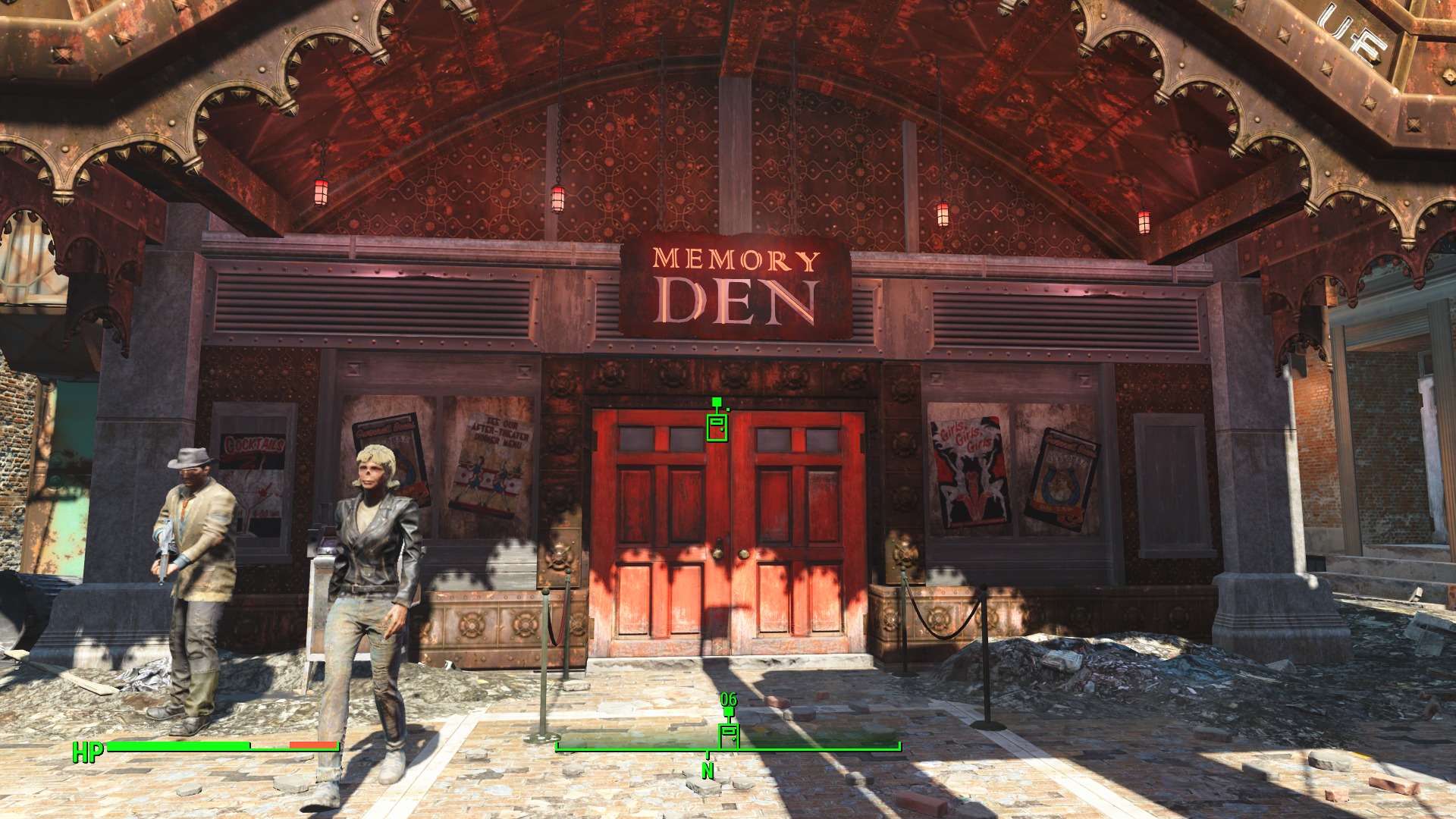Click the door marker on the compass
The height and width of the screenshot is (819, 1456).
(x=729, y=735)
